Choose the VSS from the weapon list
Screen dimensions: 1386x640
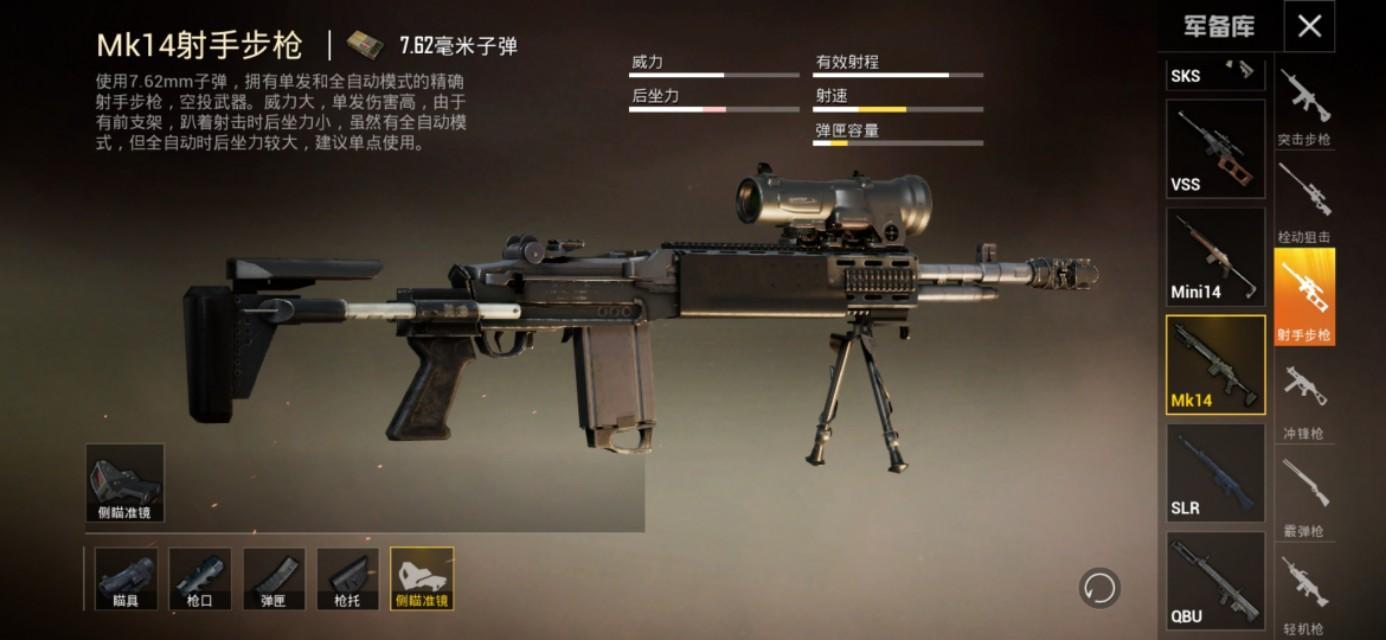(1215, 149)
